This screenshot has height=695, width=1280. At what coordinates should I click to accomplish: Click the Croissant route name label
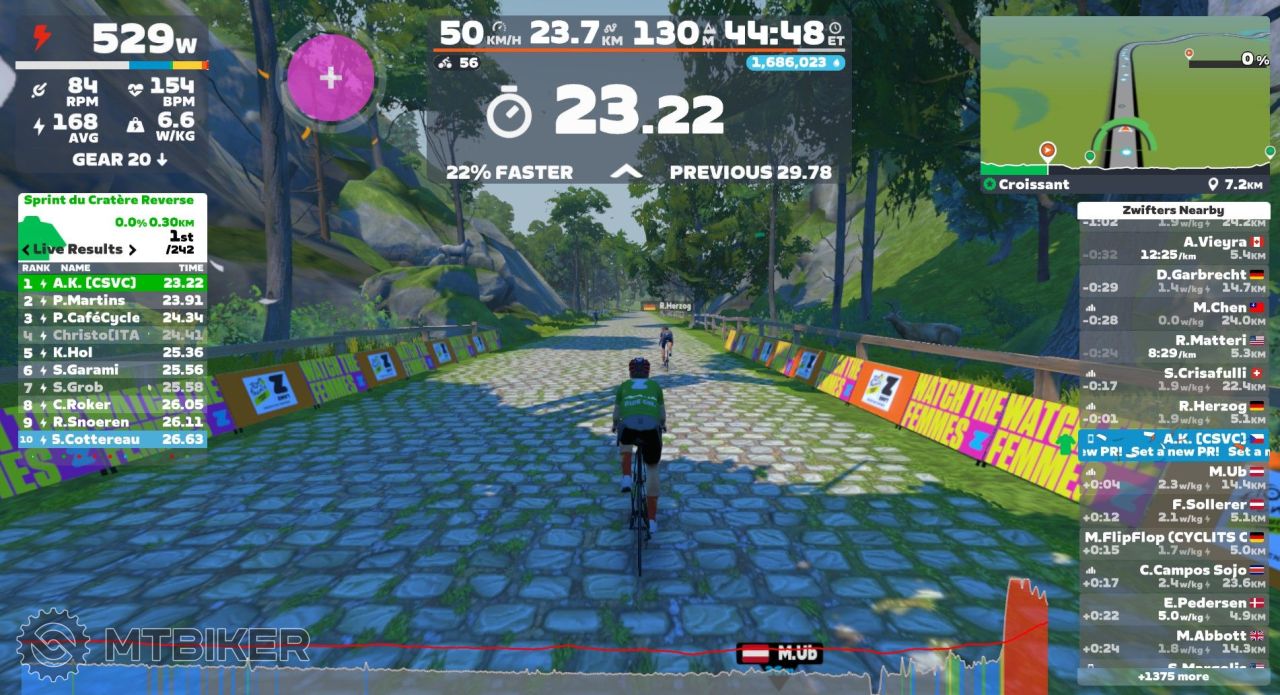[x=1033, y=184]
